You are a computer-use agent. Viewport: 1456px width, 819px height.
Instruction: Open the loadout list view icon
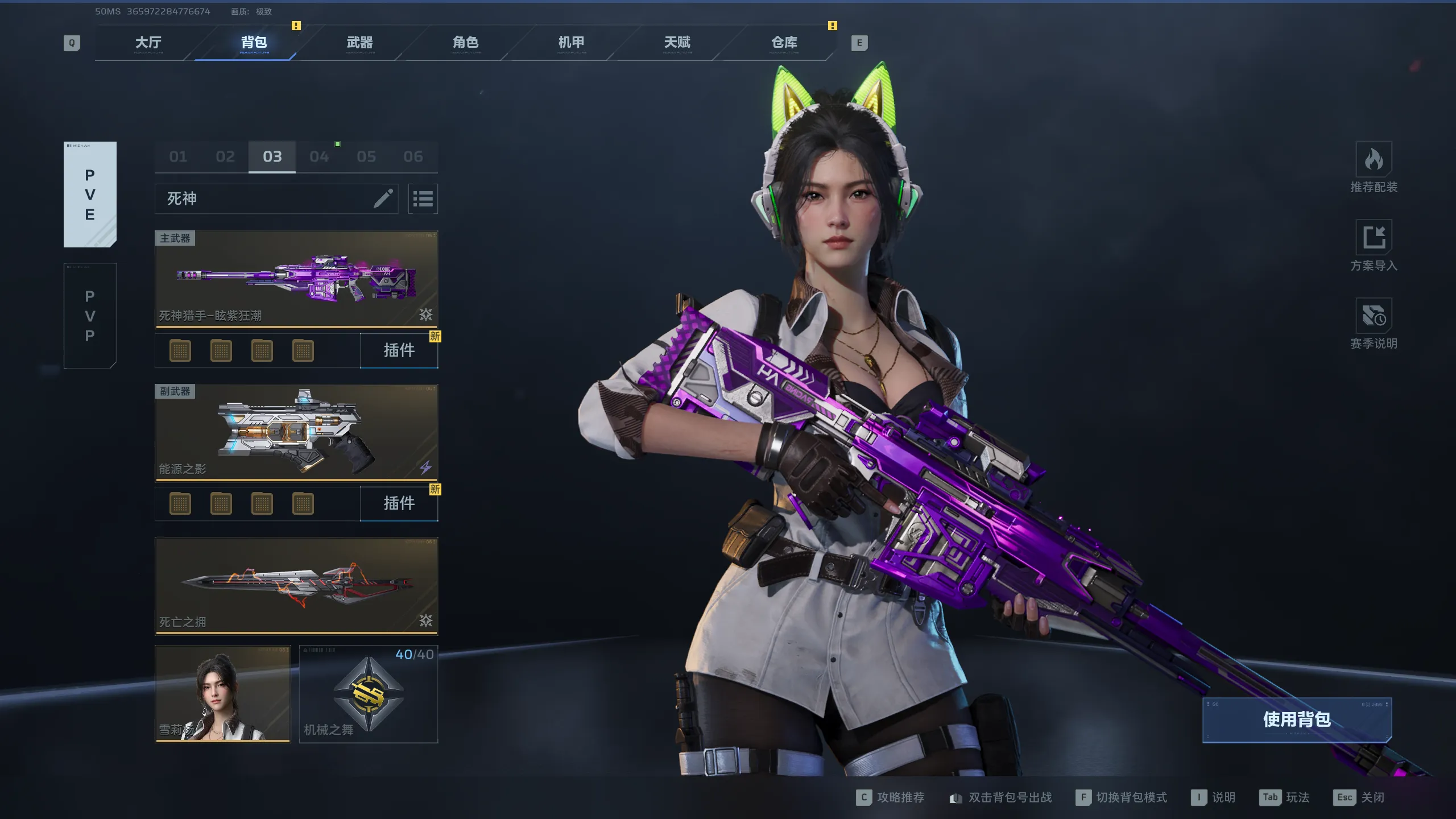(x=423, y=198)
